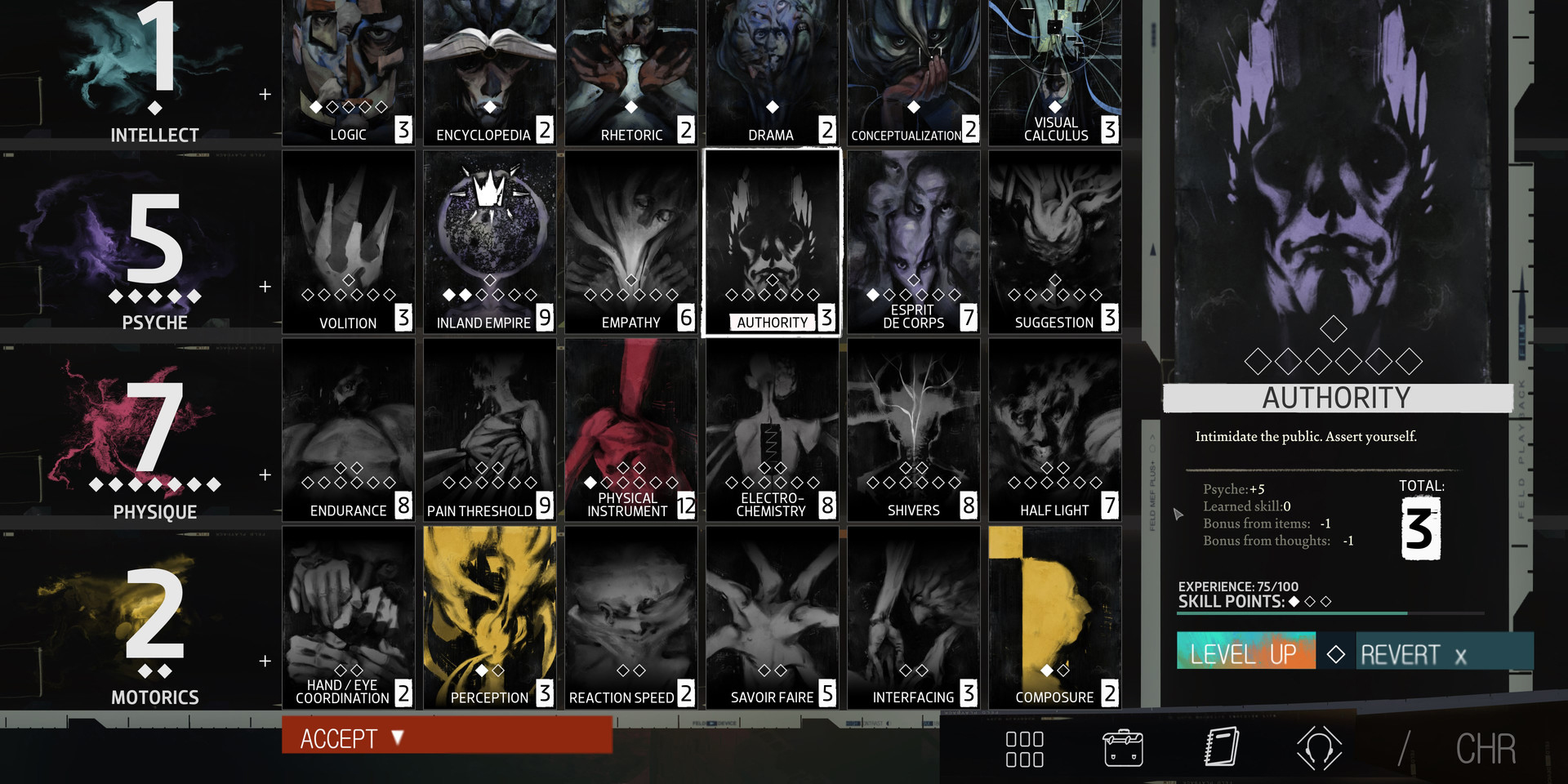Image resolution: width=1568 pixels, height=784 pixels.
Task: Click the six-squares grid icon
Action: [x=1024, y=749]
